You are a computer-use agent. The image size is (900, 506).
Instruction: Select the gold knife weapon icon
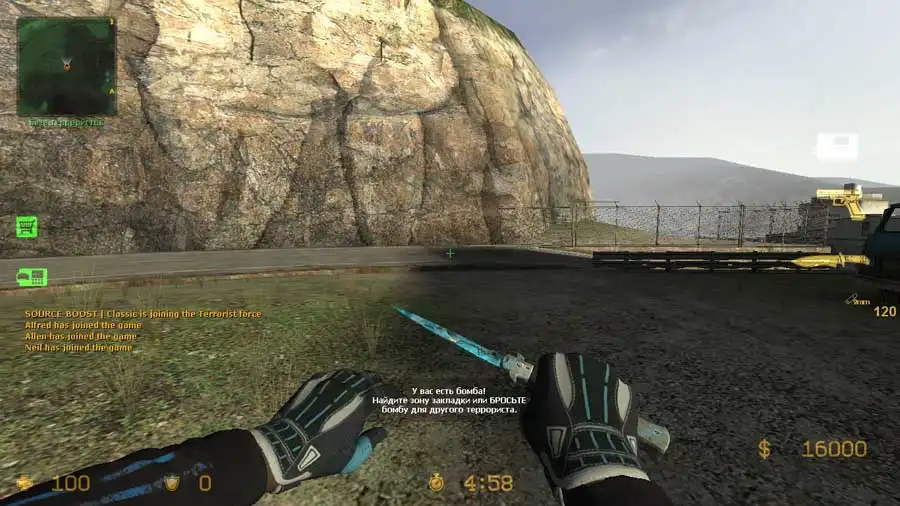coord(830,261)
